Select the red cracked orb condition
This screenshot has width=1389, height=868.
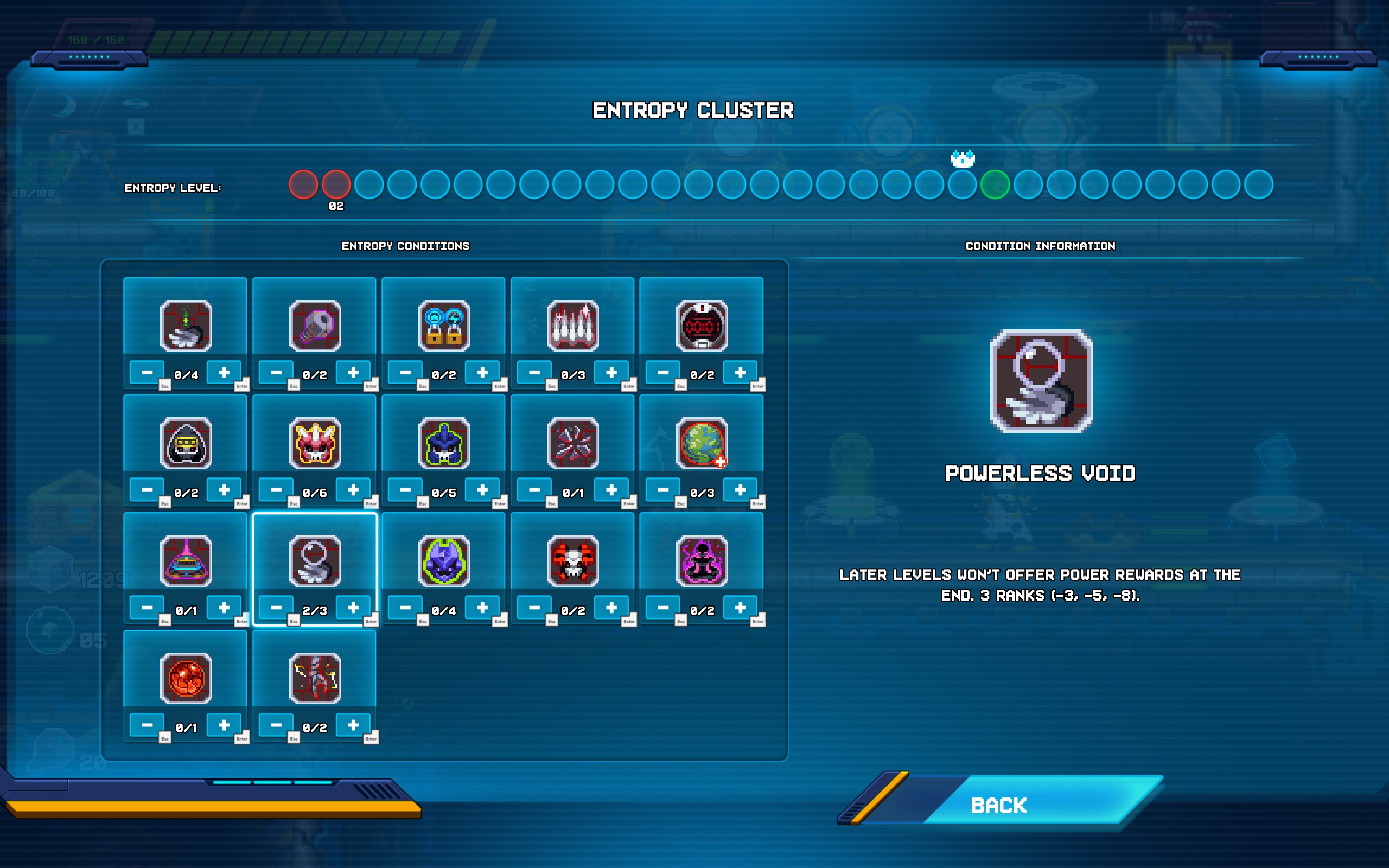[x=186, y=679]
